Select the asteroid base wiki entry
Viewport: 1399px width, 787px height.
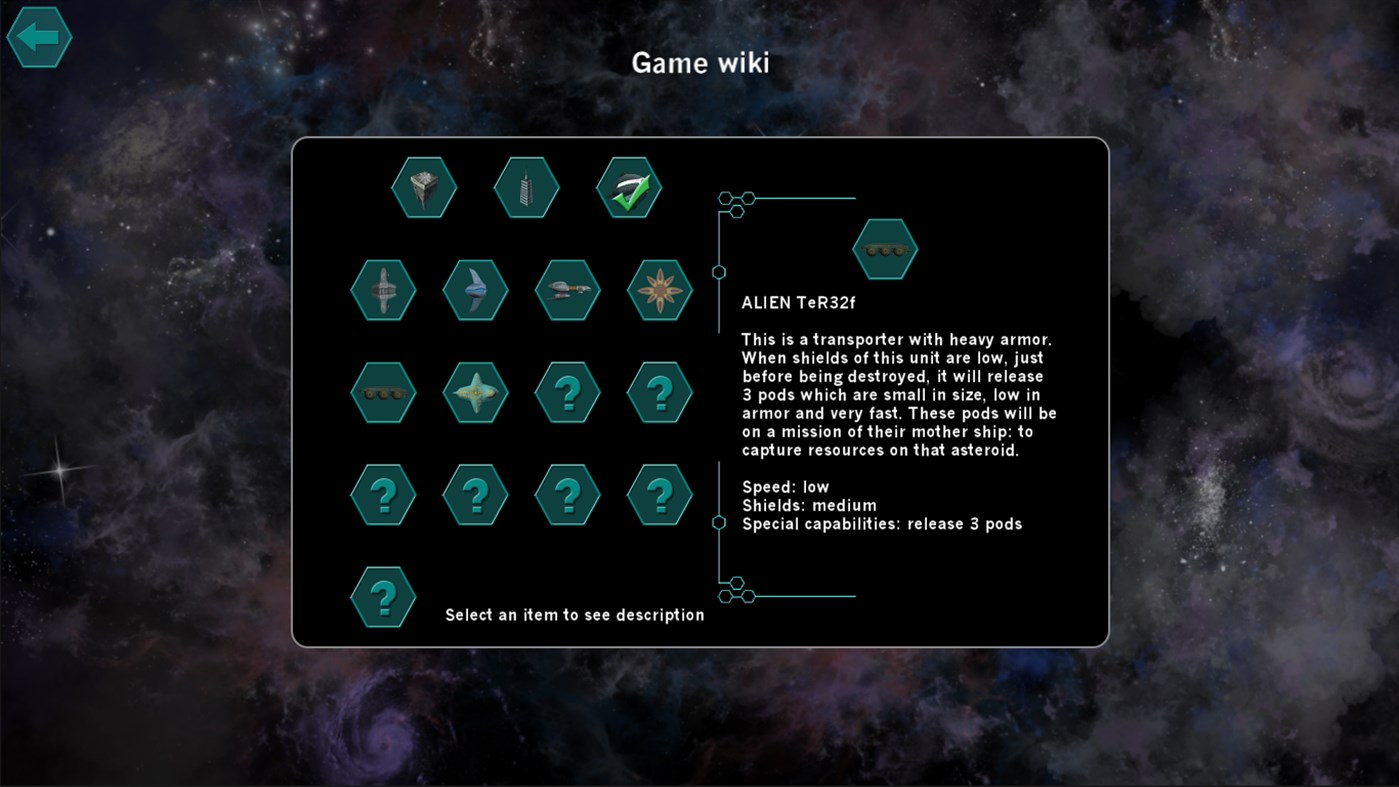424,187
